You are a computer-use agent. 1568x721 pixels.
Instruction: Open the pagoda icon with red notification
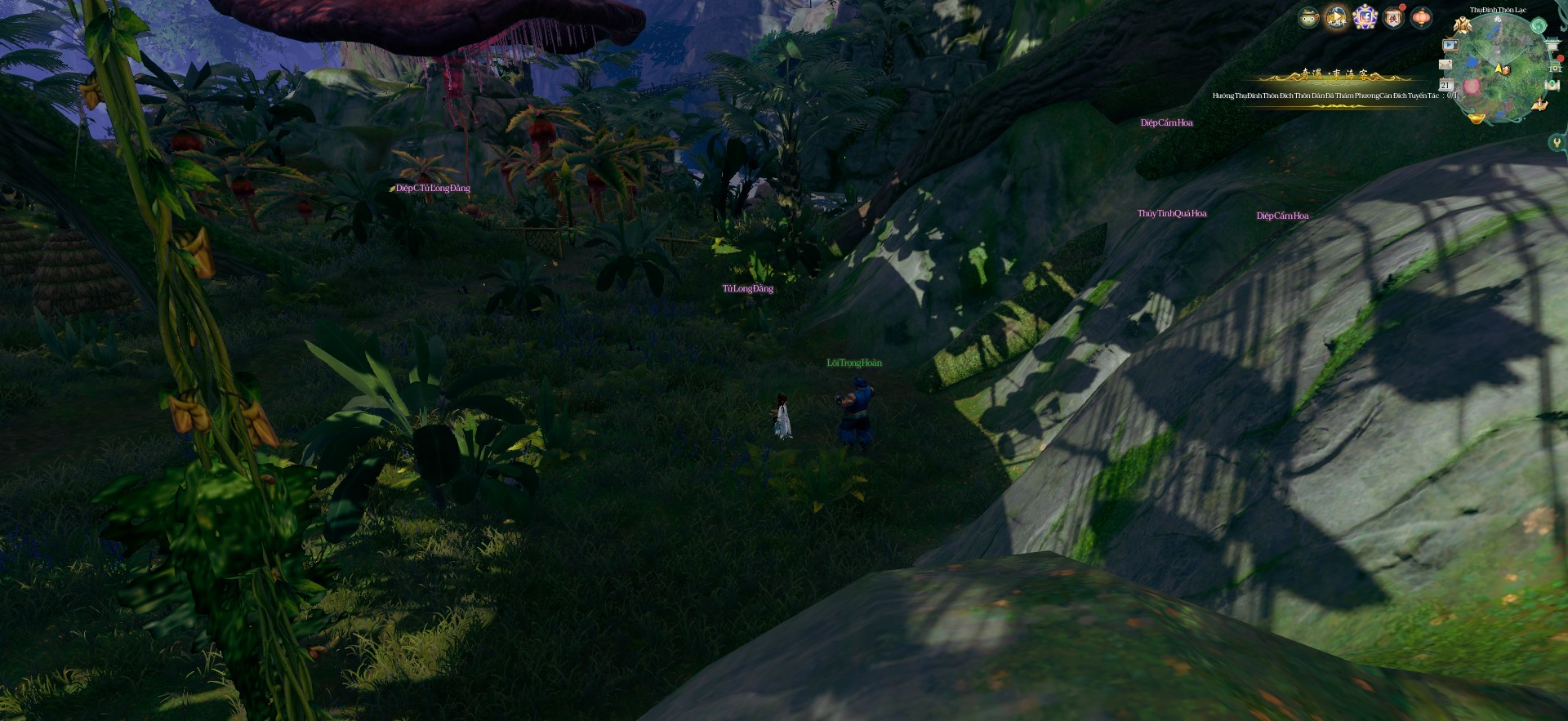pos(1554,65)
